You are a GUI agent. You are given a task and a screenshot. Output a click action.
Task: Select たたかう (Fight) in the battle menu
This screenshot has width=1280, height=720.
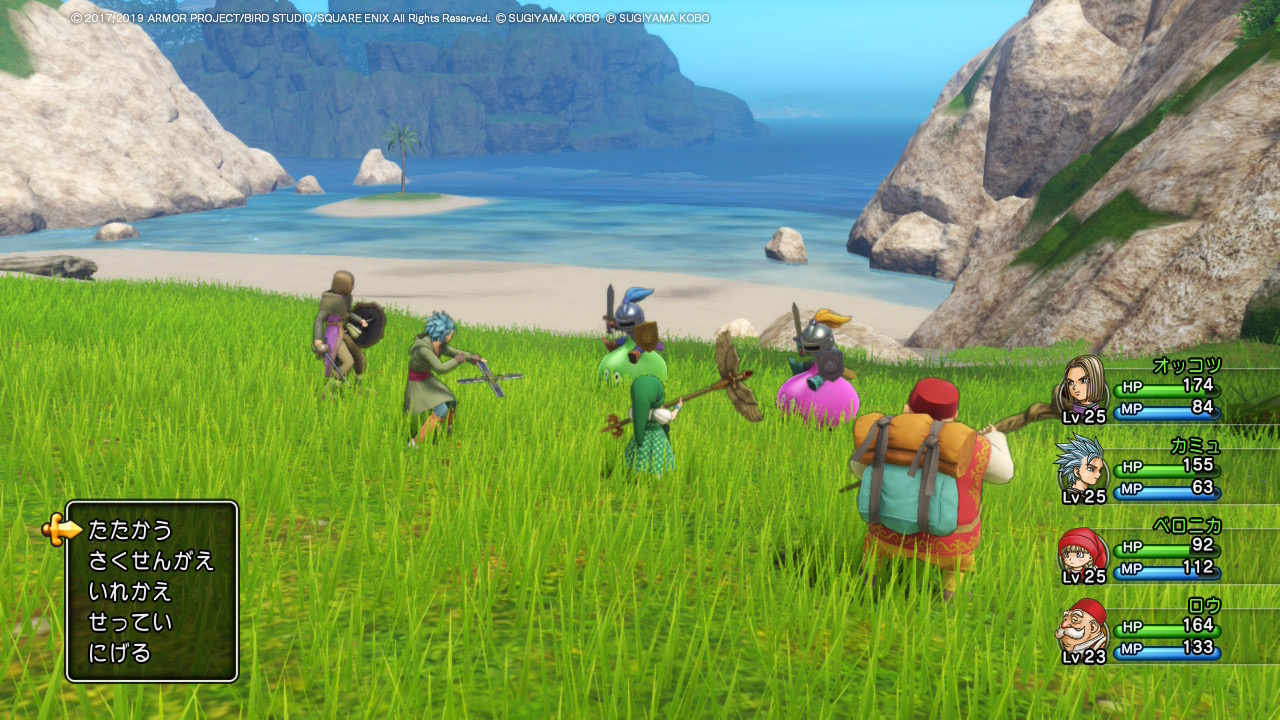click(131, 530)
